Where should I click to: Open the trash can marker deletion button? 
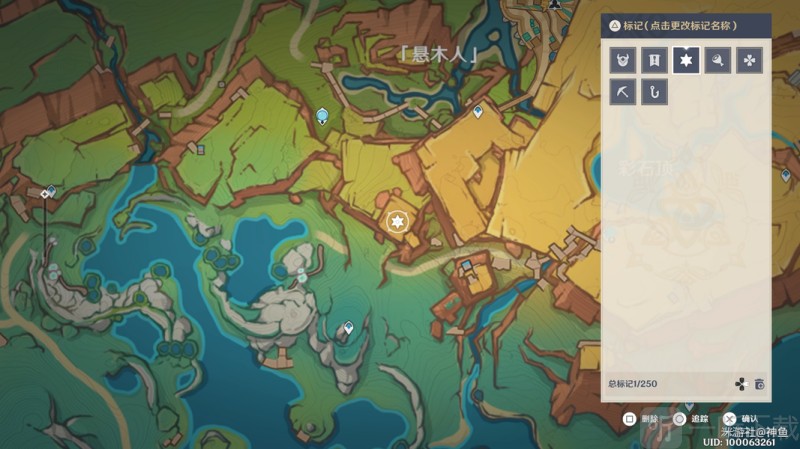760,384
